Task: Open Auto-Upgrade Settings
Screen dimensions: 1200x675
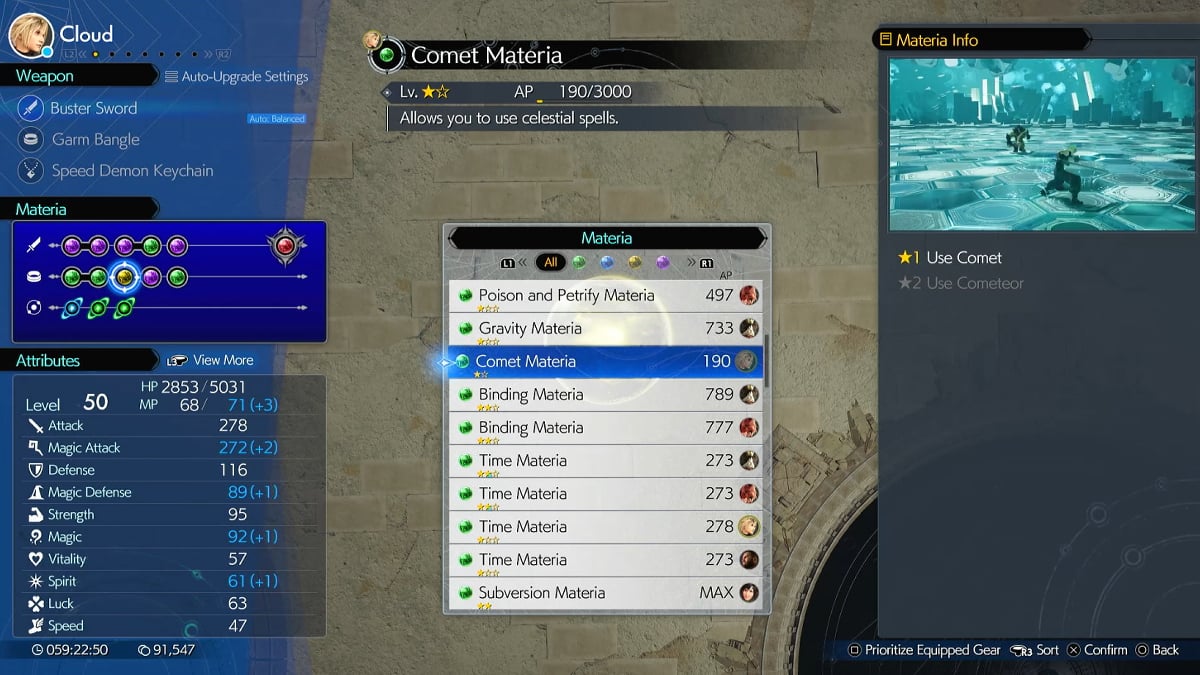Action: [237, 77]
